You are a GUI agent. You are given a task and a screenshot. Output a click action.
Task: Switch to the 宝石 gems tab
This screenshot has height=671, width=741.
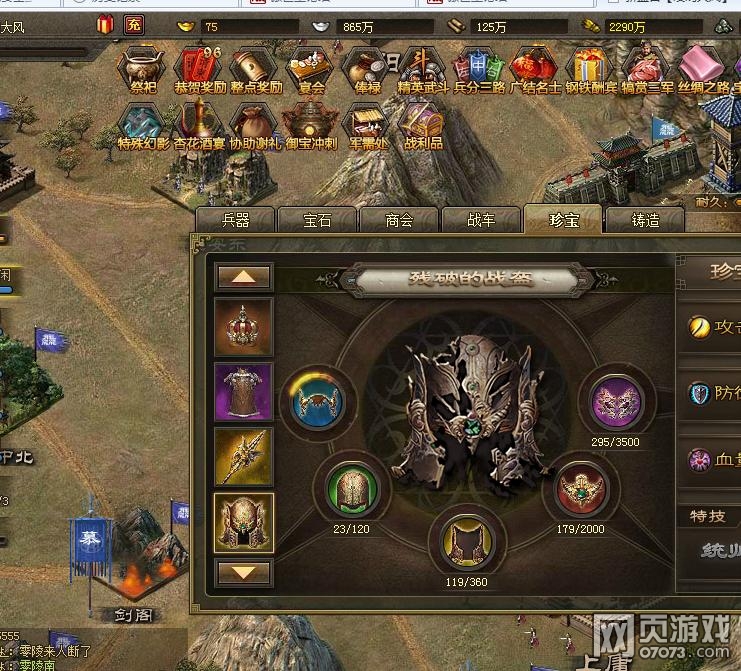tap(317, 220)
